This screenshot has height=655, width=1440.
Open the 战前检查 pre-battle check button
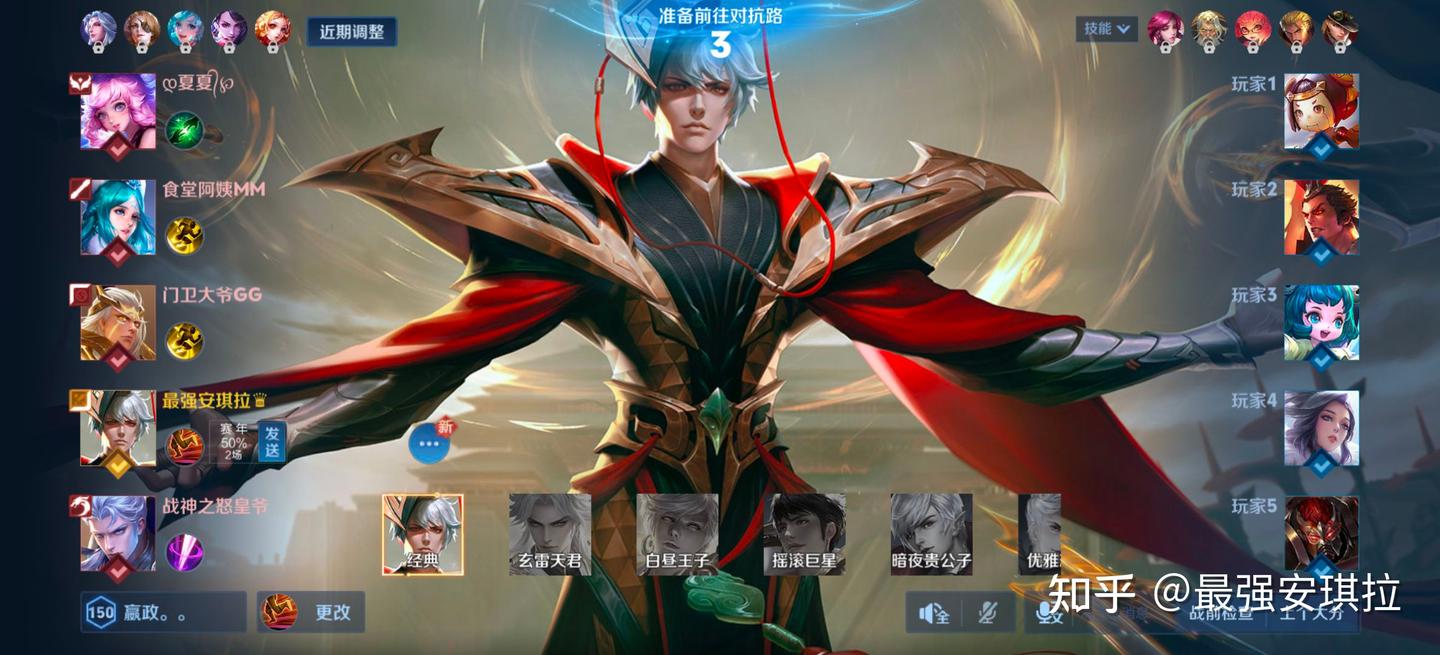[x=1222, y=613]
